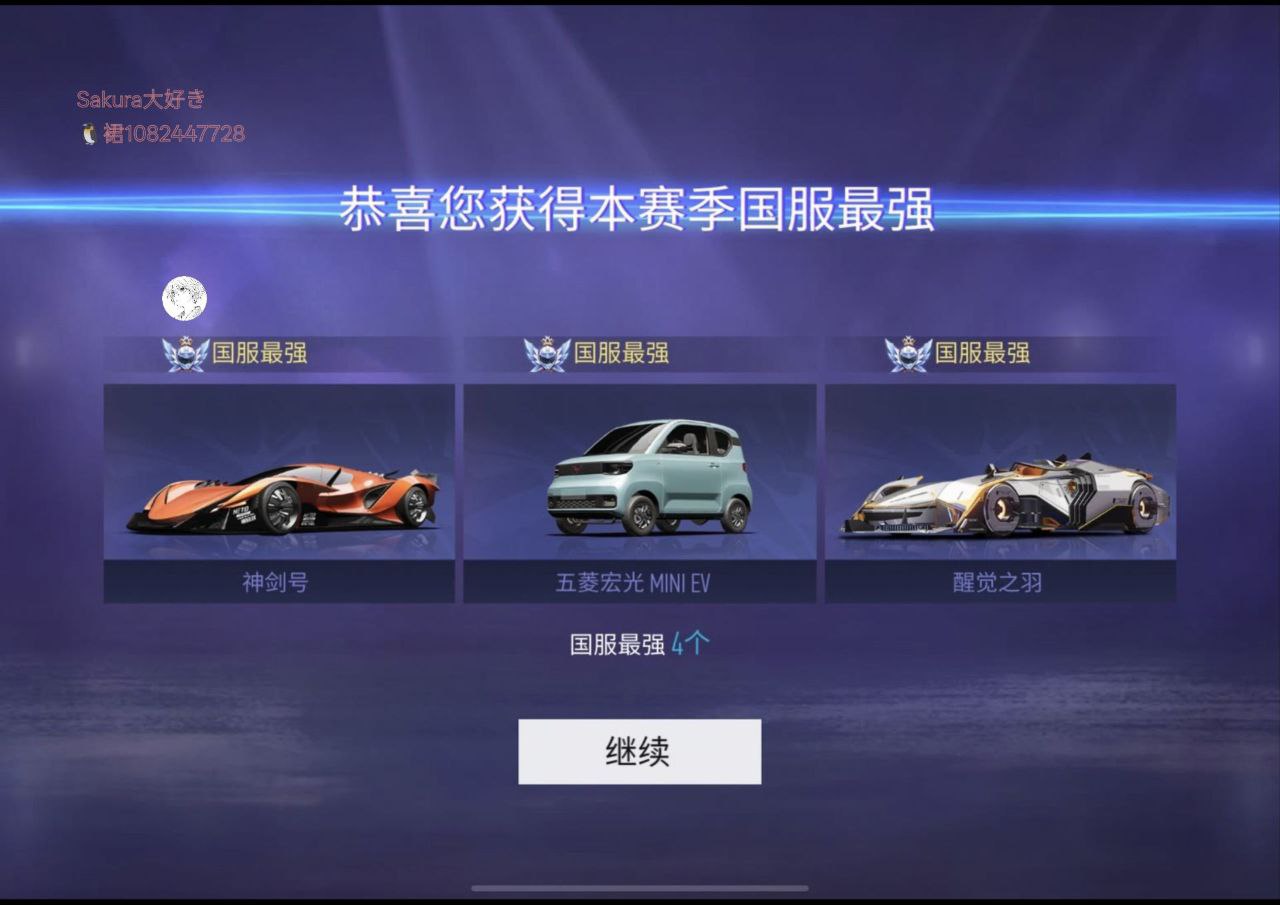1280x905 pixels.
Task: Click the Sakura大好き watermark text
Action: click(141, 99)
